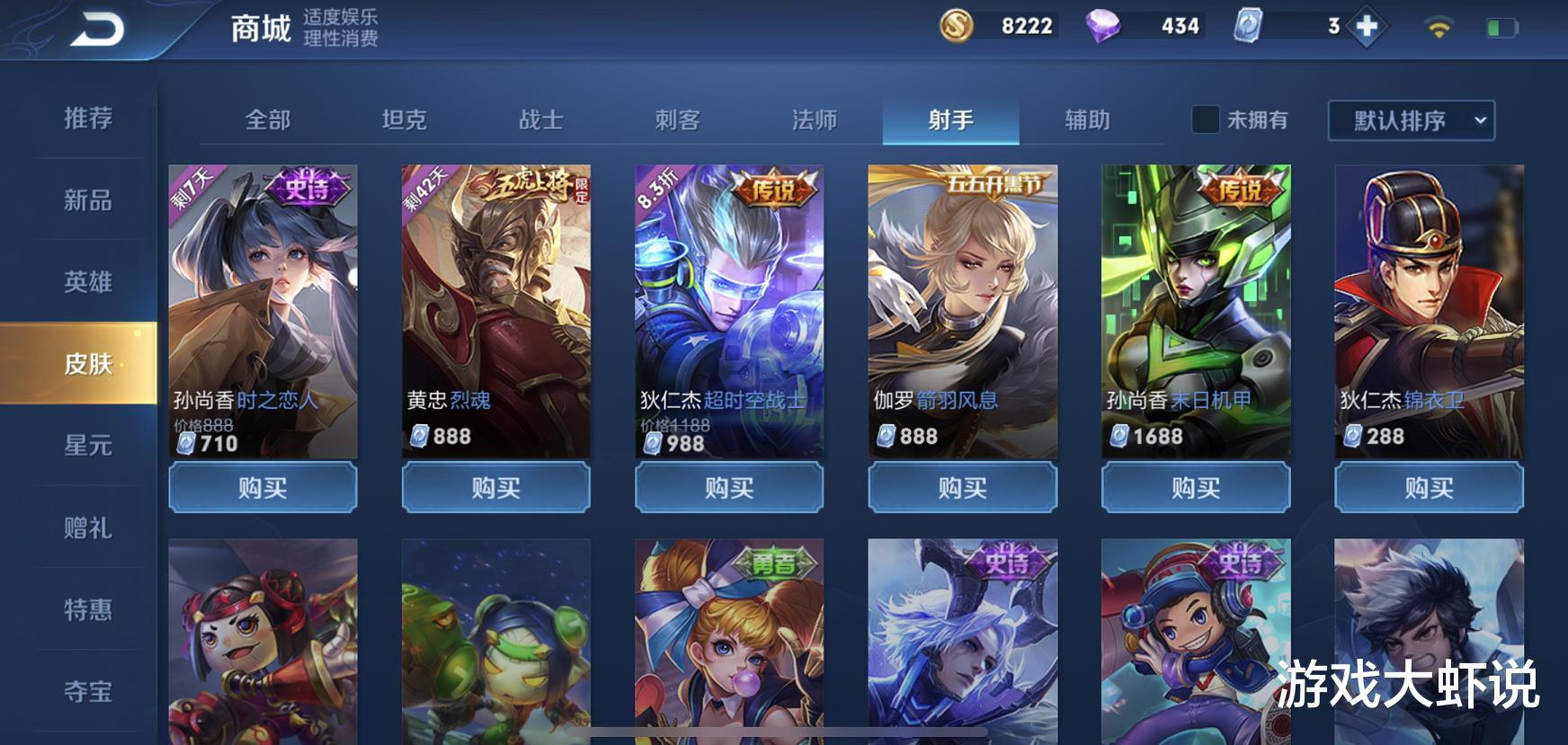Screen dimensions: 1568x745
Task: Click the game logo icon top-left
Action: tap(97, 26)
